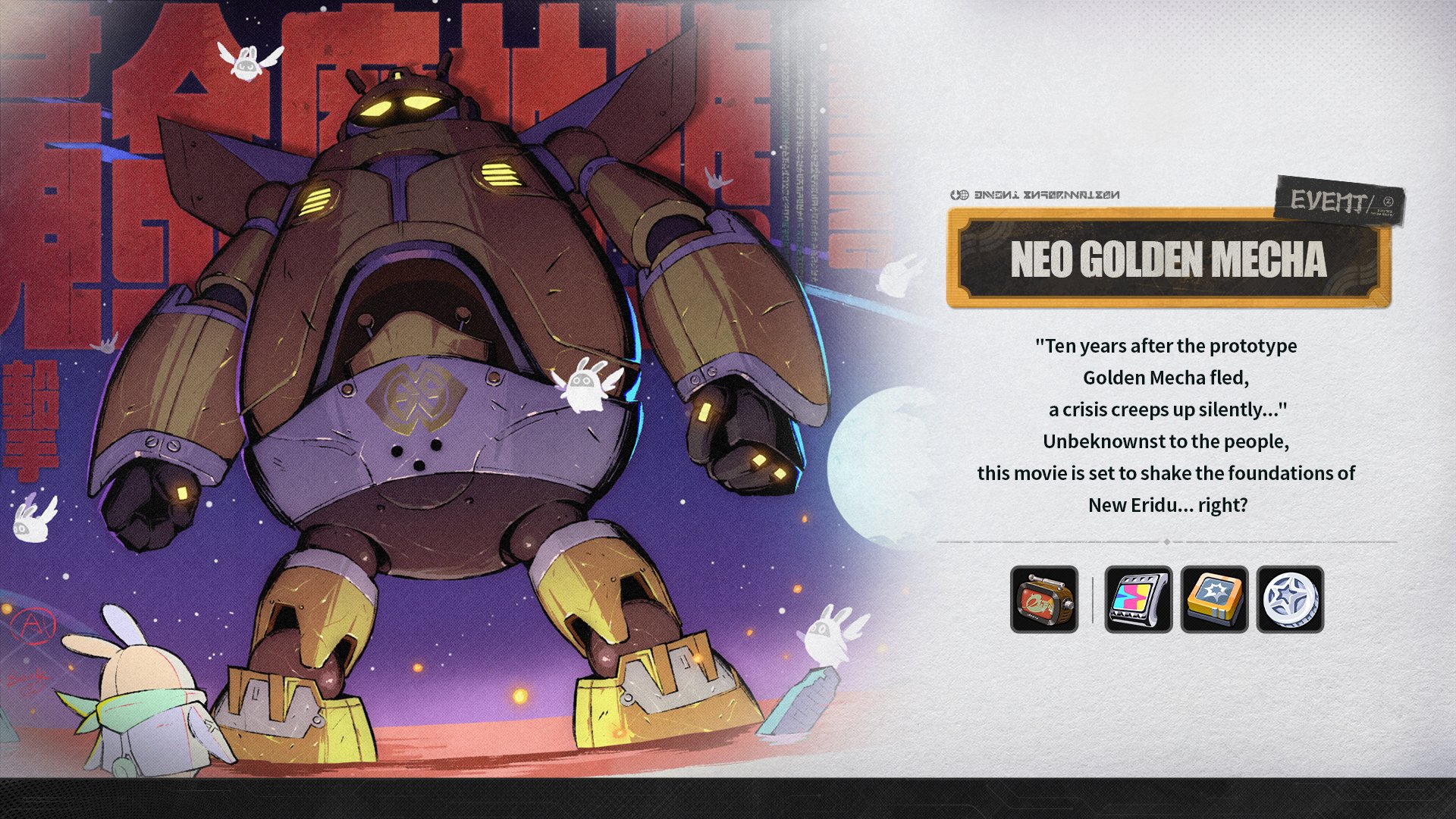View the colorful film strip reward
1456x819 pixels.
(x=1138, y=599)
